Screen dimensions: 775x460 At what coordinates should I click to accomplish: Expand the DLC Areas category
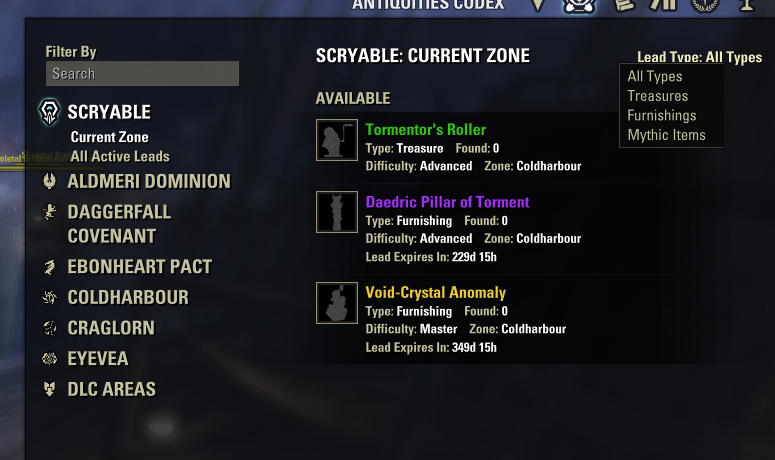pyautogui.click(x=111, y=389)
